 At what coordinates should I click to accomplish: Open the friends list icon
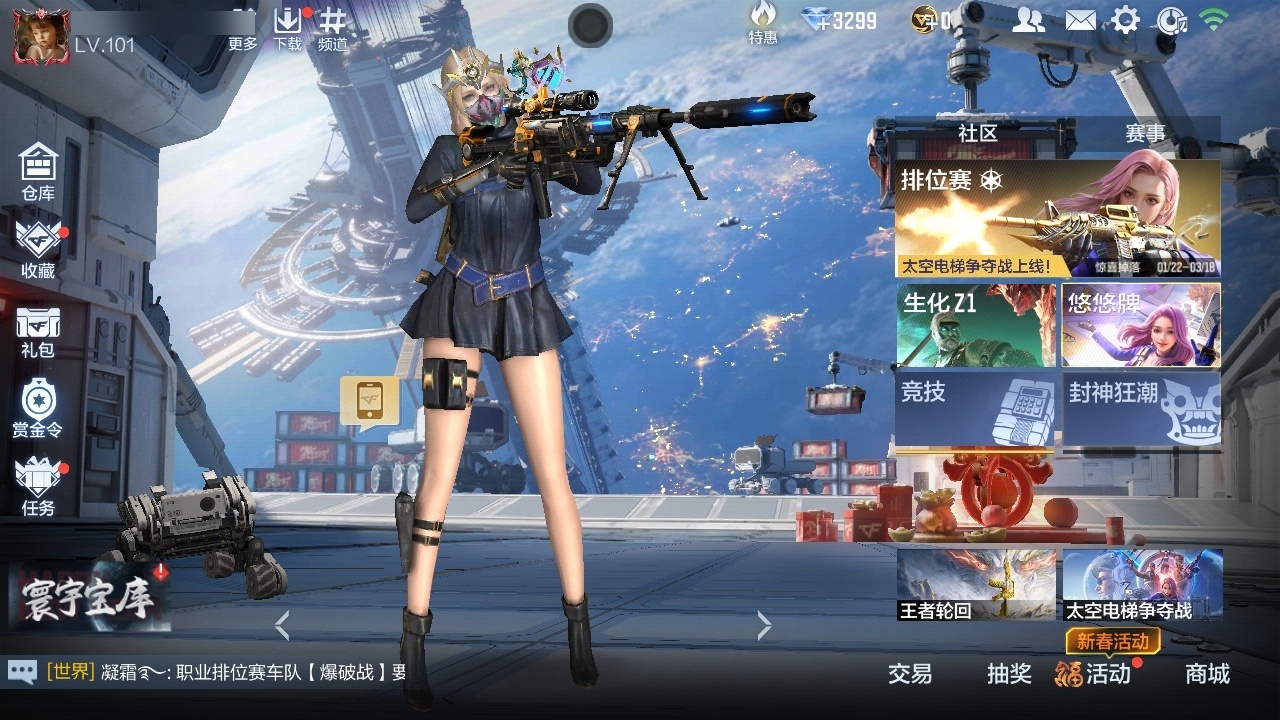1028,20
